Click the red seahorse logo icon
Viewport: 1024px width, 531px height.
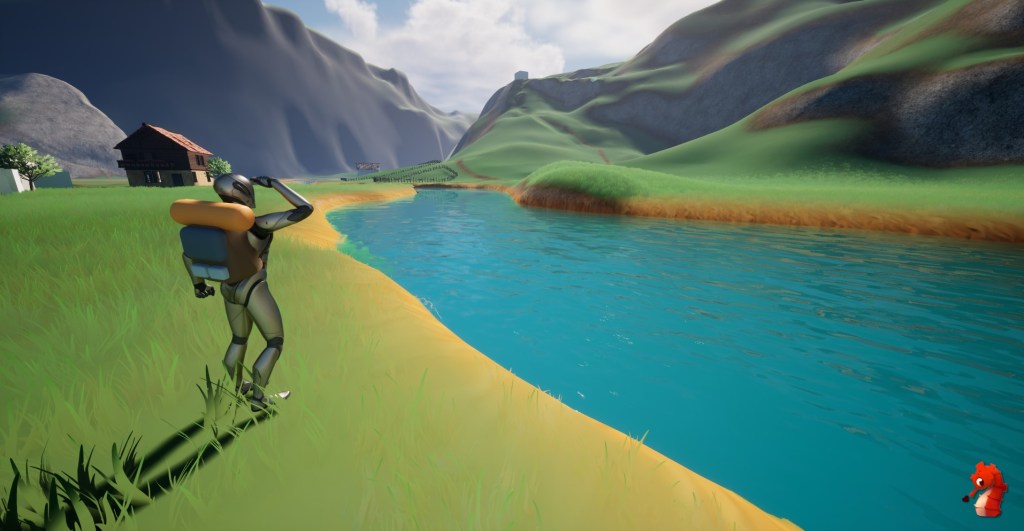click(986, 490)
